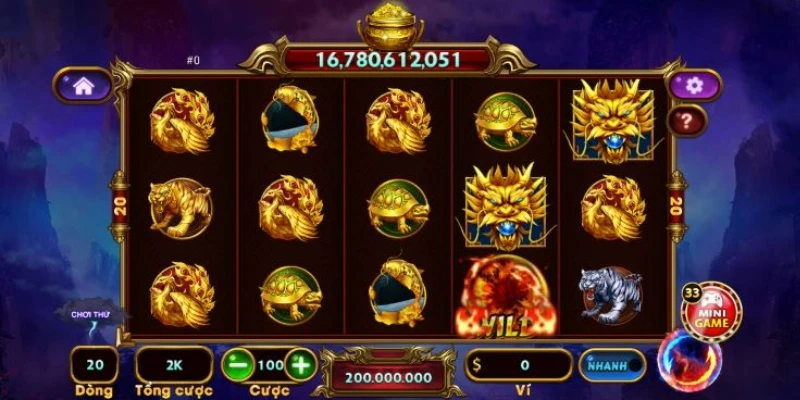
Task: Increase the bet with the plus button
Action: [300, 365]
